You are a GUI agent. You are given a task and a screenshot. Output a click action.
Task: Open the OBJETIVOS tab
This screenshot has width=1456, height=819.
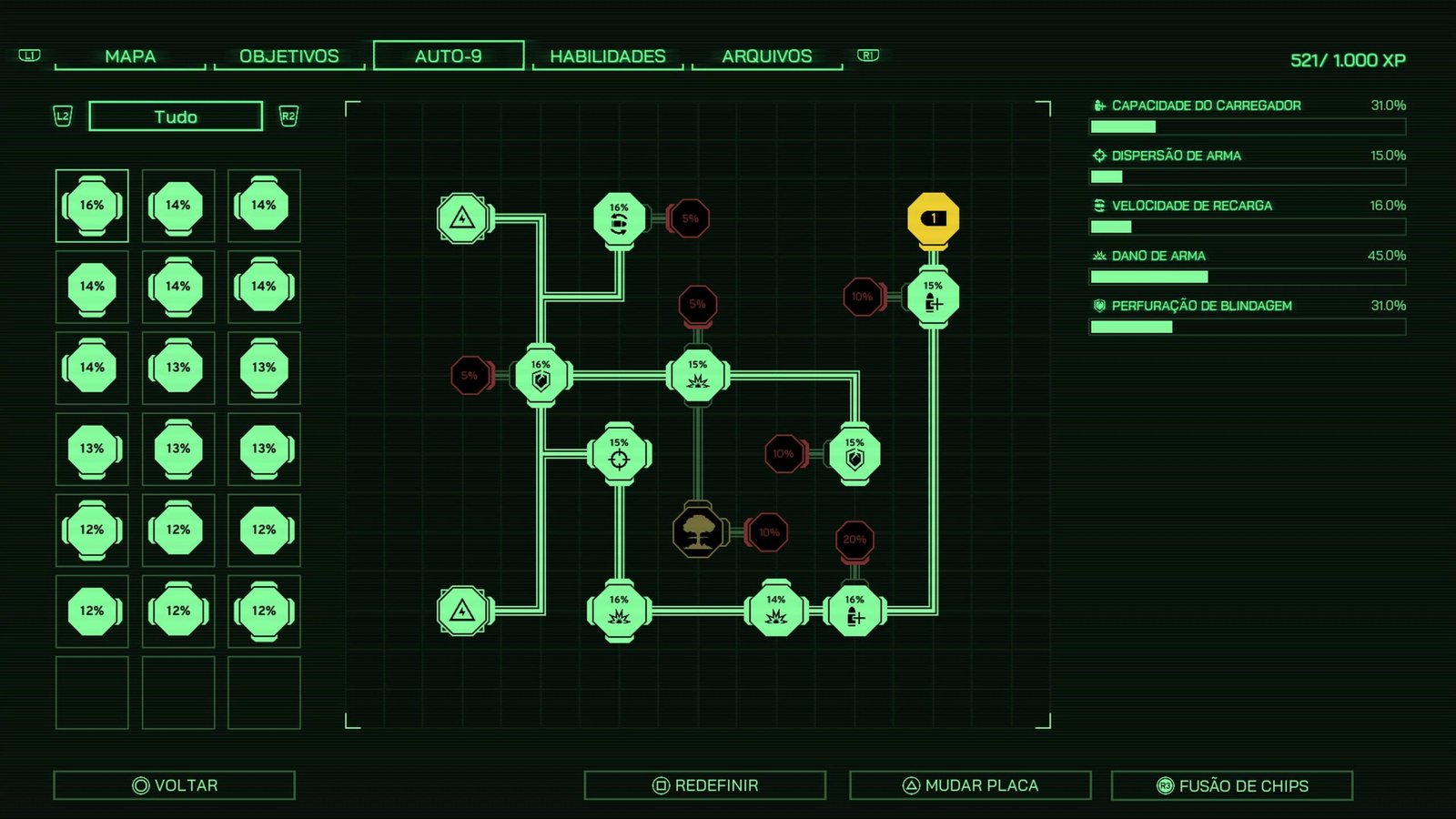coord(288,56)
